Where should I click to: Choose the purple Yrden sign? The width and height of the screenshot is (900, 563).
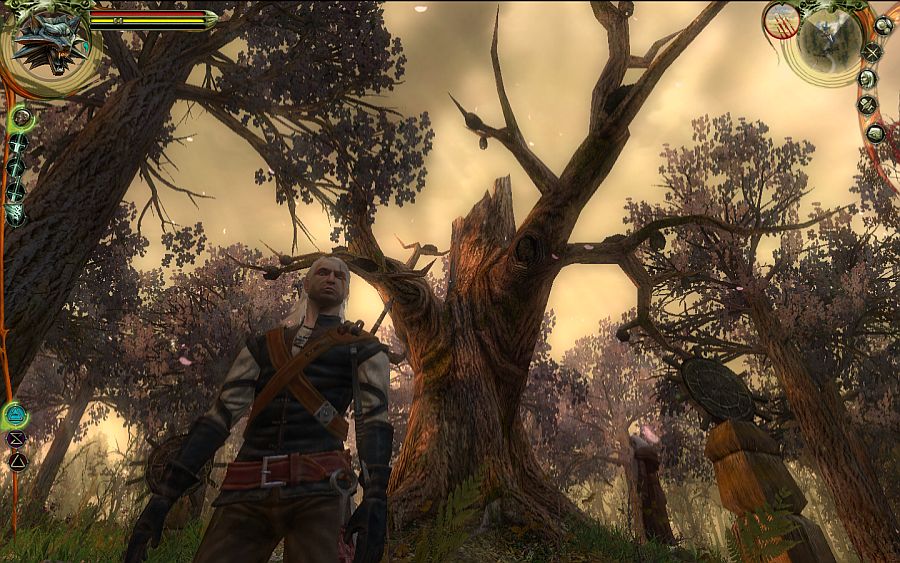click(x=16, y=438)
